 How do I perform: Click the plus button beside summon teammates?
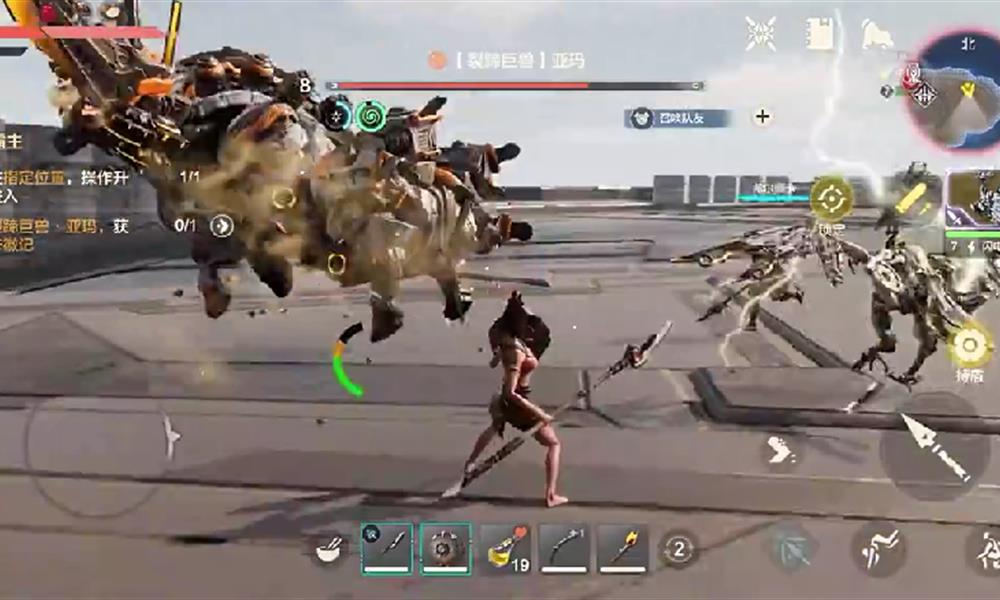[x=762, y=117]
